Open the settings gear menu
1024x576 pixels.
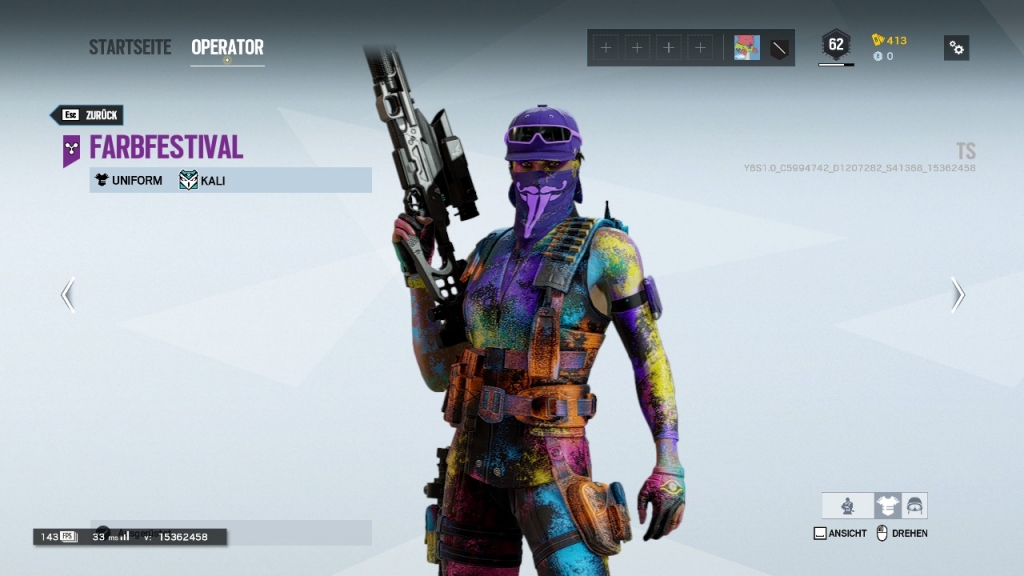(956, 48)
